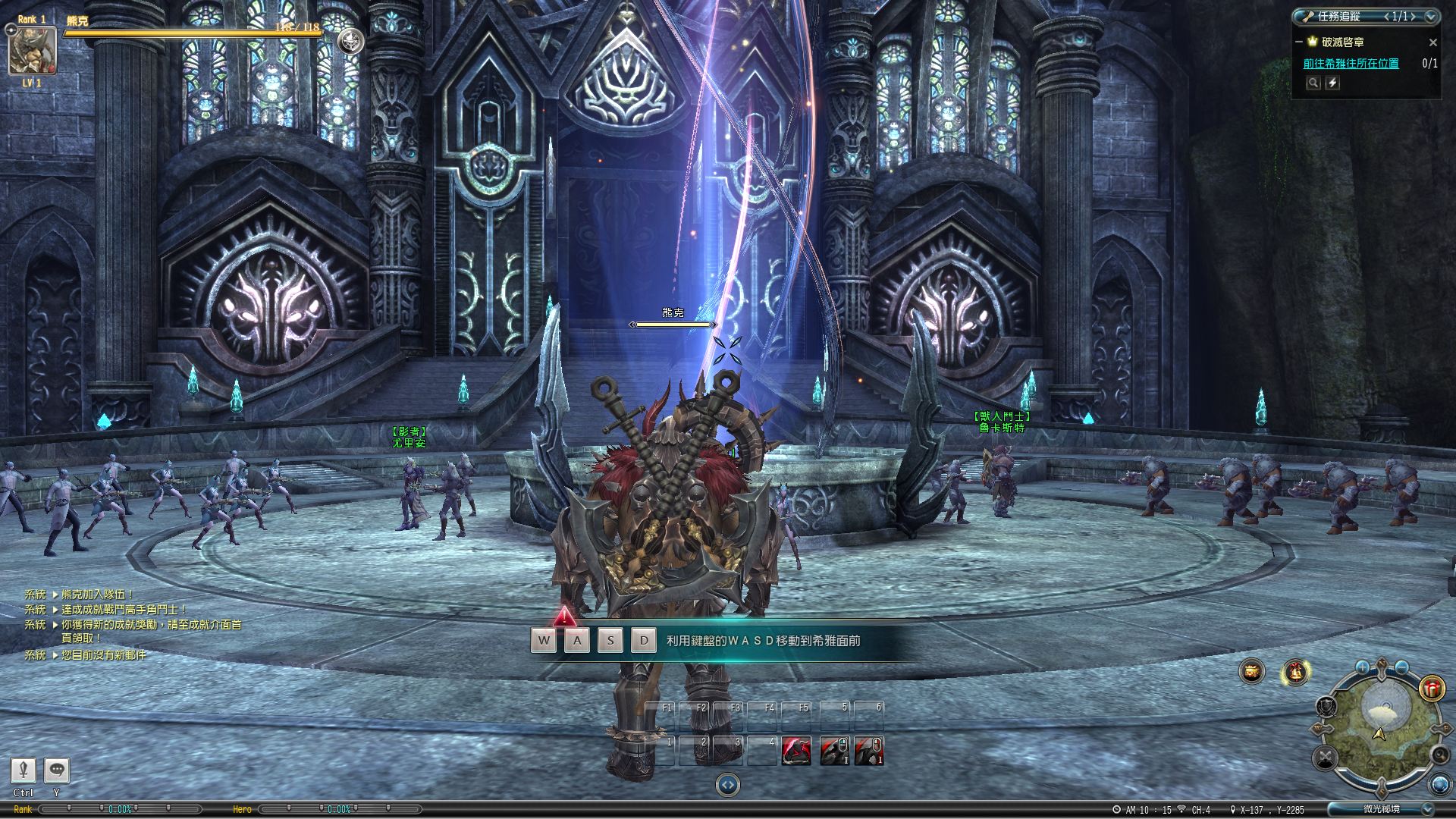Activate the unnumbered red slash skill
Screen dimensions: 1456x819
796,751
